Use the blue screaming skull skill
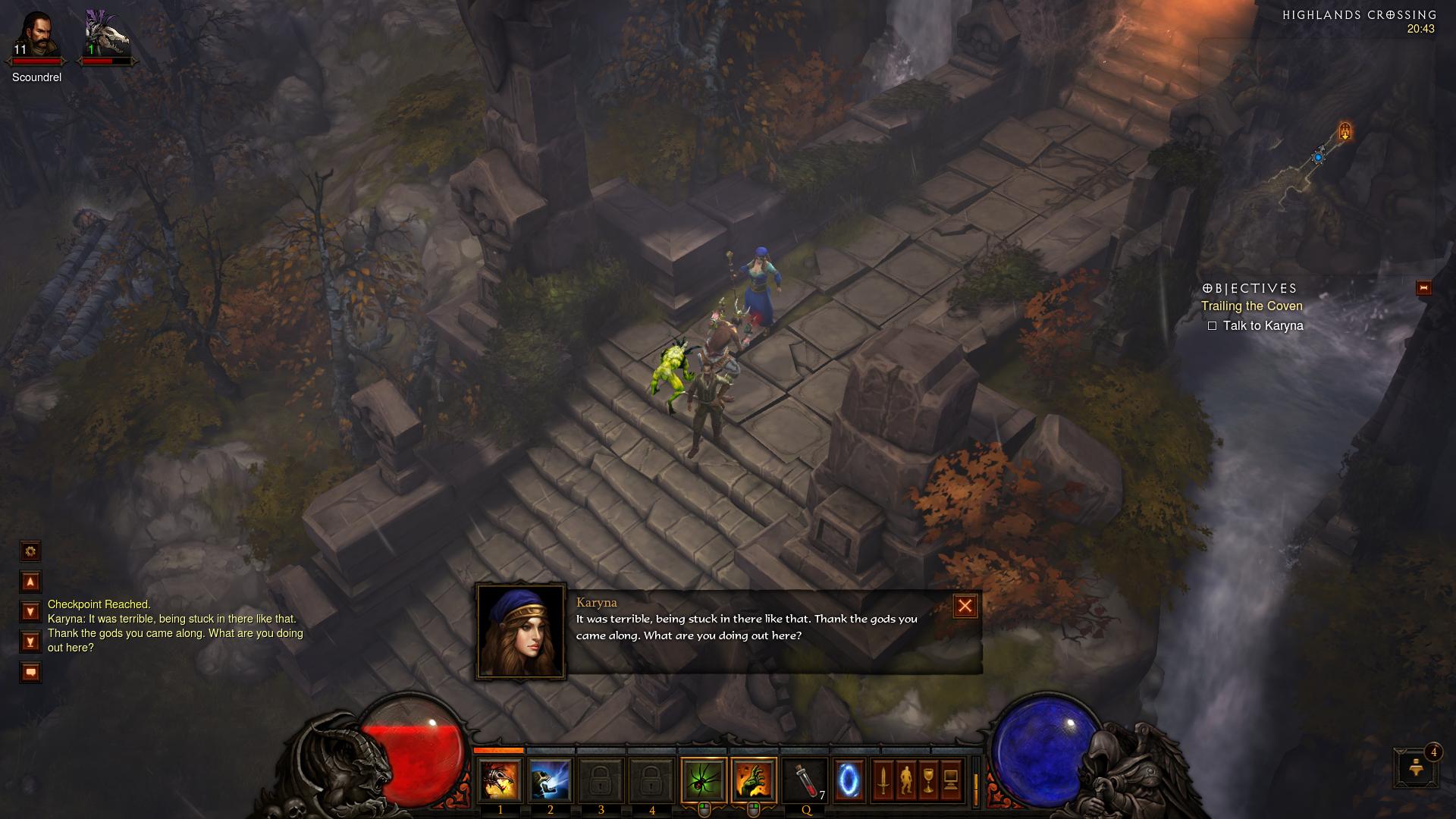This screenshot has width=1456, height=819. (551, 780)
